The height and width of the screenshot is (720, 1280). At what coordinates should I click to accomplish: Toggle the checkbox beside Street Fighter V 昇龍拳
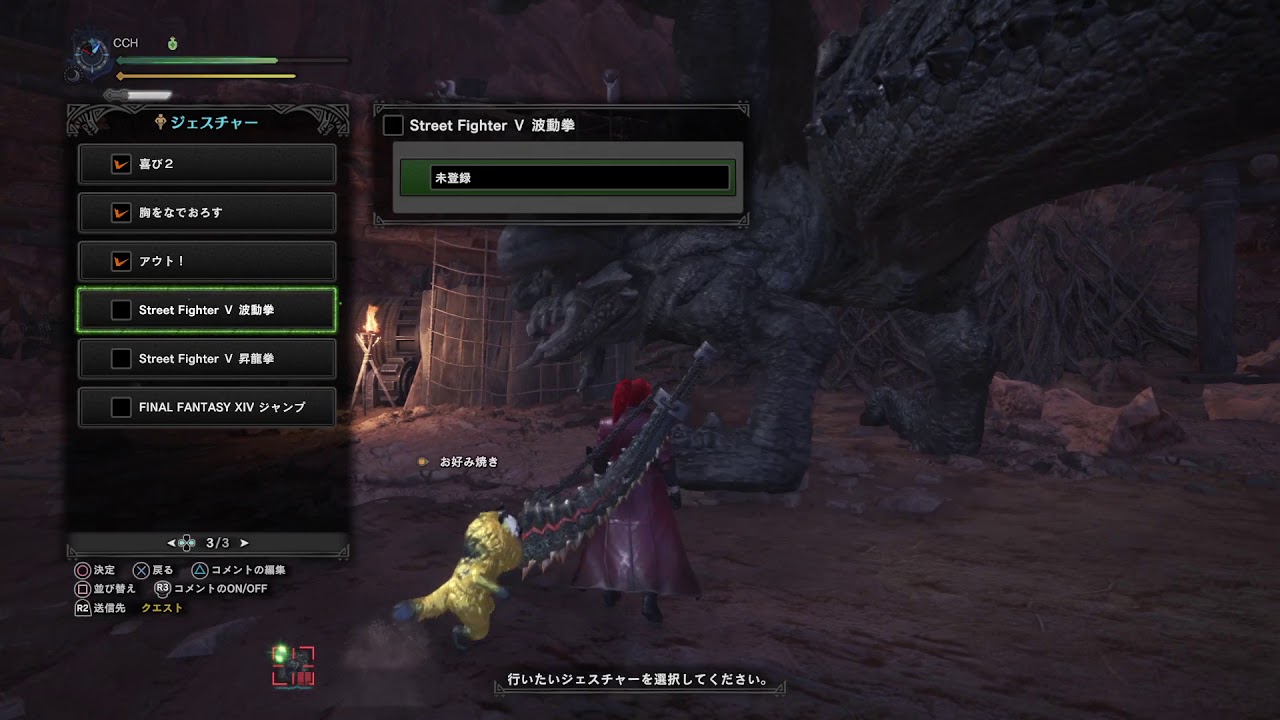(x=121, y=358)
